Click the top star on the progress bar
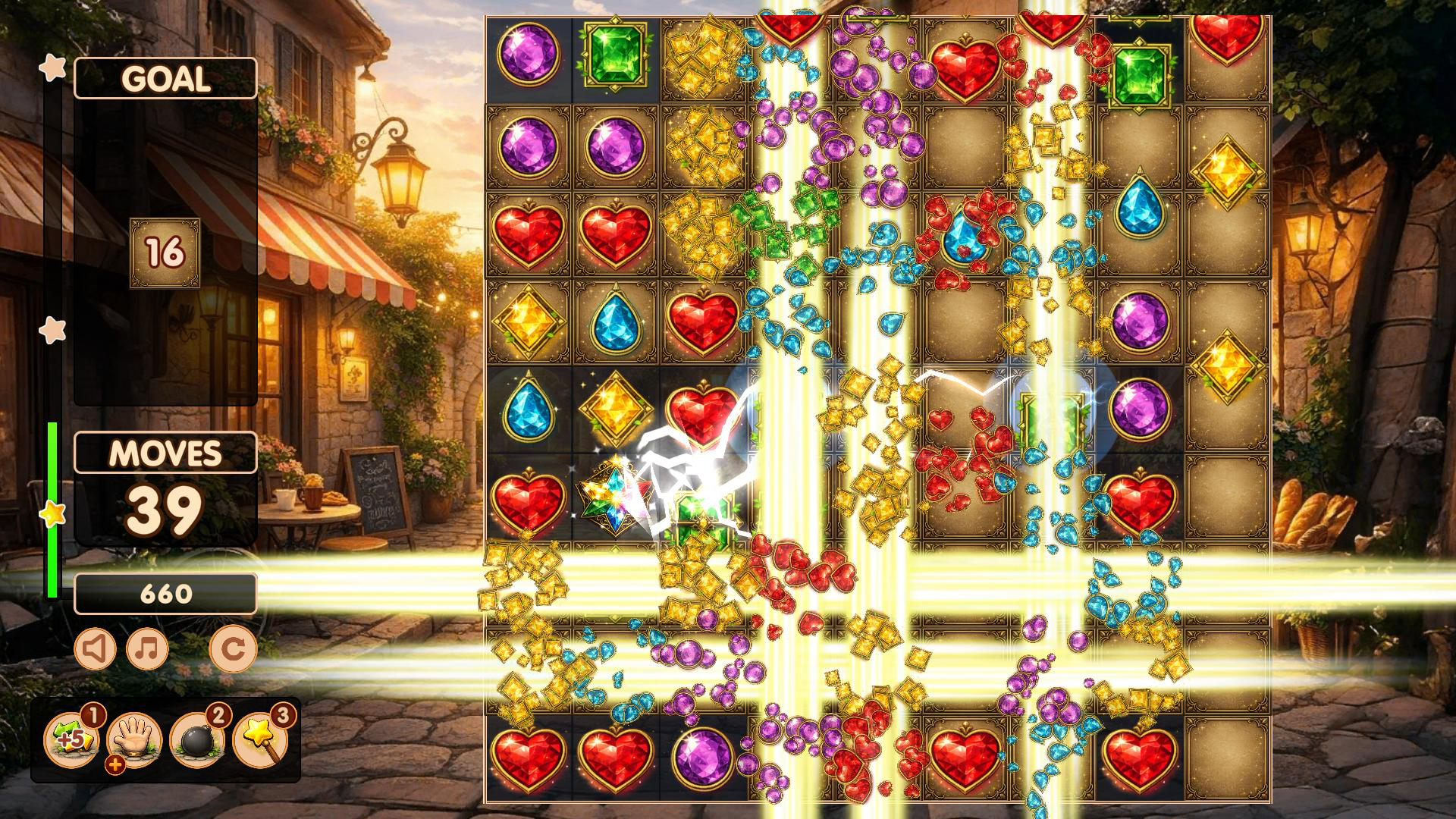This screenshot has width=1456, height=819. tap(52, 67)
